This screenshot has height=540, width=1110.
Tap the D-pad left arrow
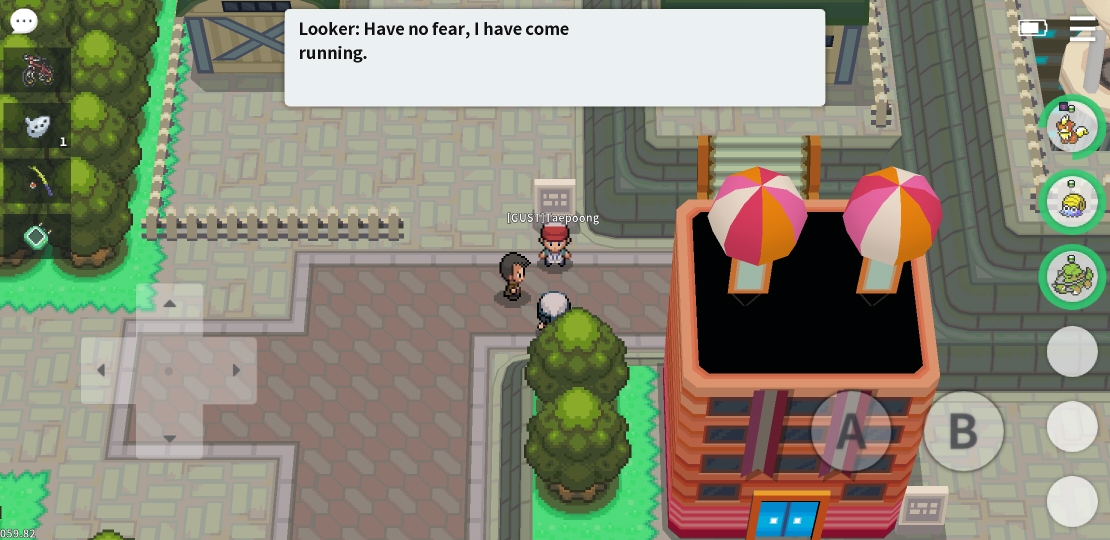pos(101,371)
